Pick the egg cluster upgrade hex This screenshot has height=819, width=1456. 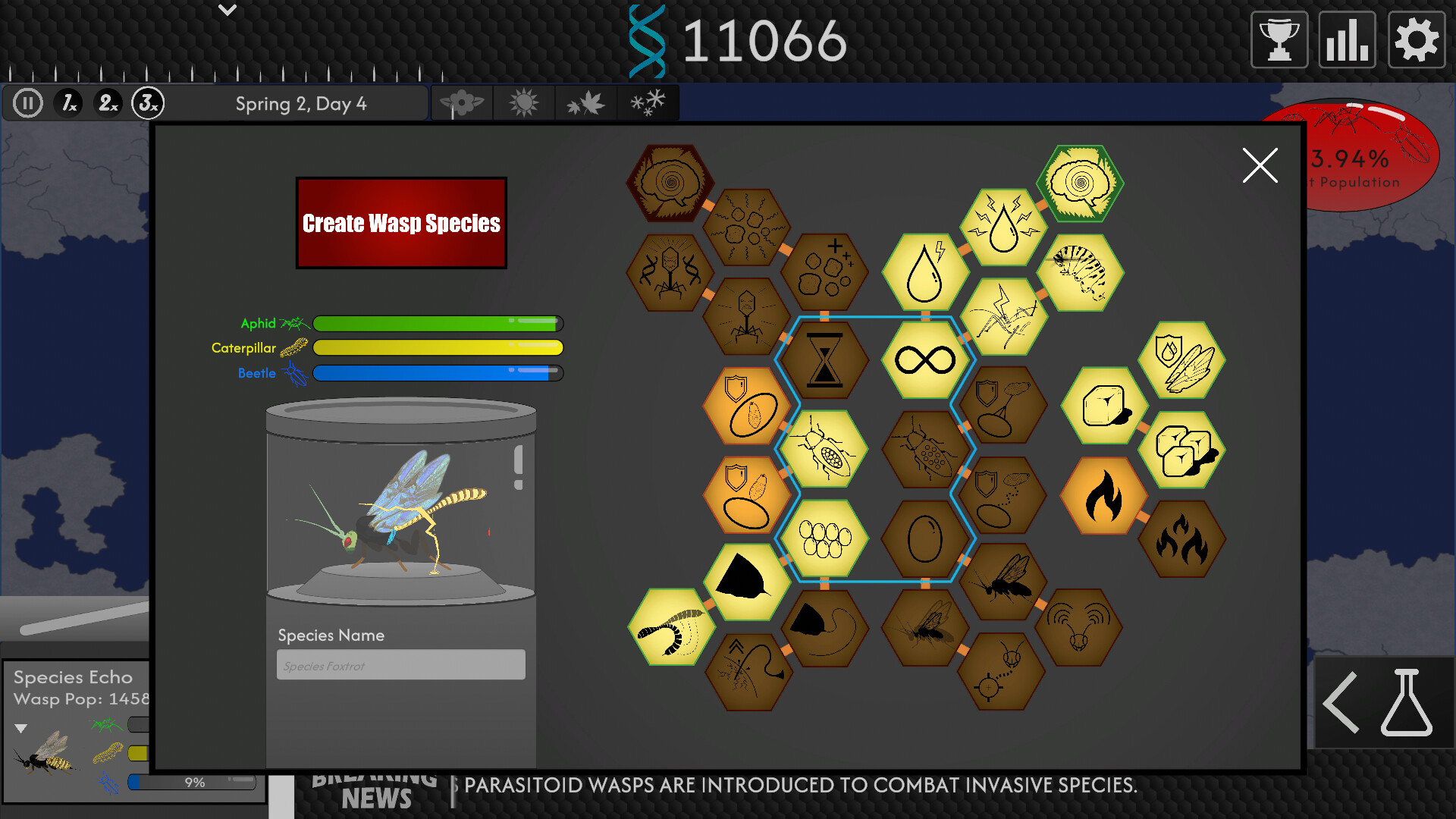(827, 537)
